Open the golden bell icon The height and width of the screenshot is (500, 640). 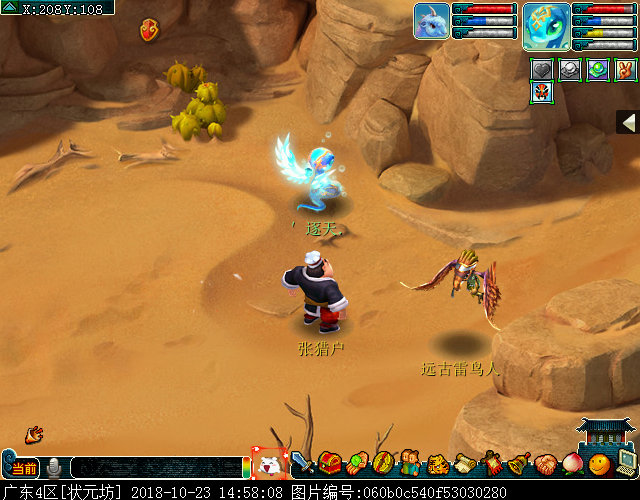518,463
